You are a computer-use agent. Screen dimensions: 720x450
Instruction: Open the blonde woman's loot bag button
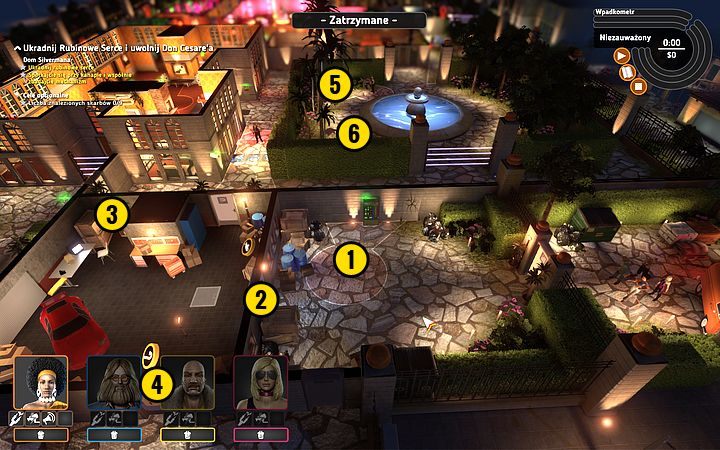(x=260, y=435)
